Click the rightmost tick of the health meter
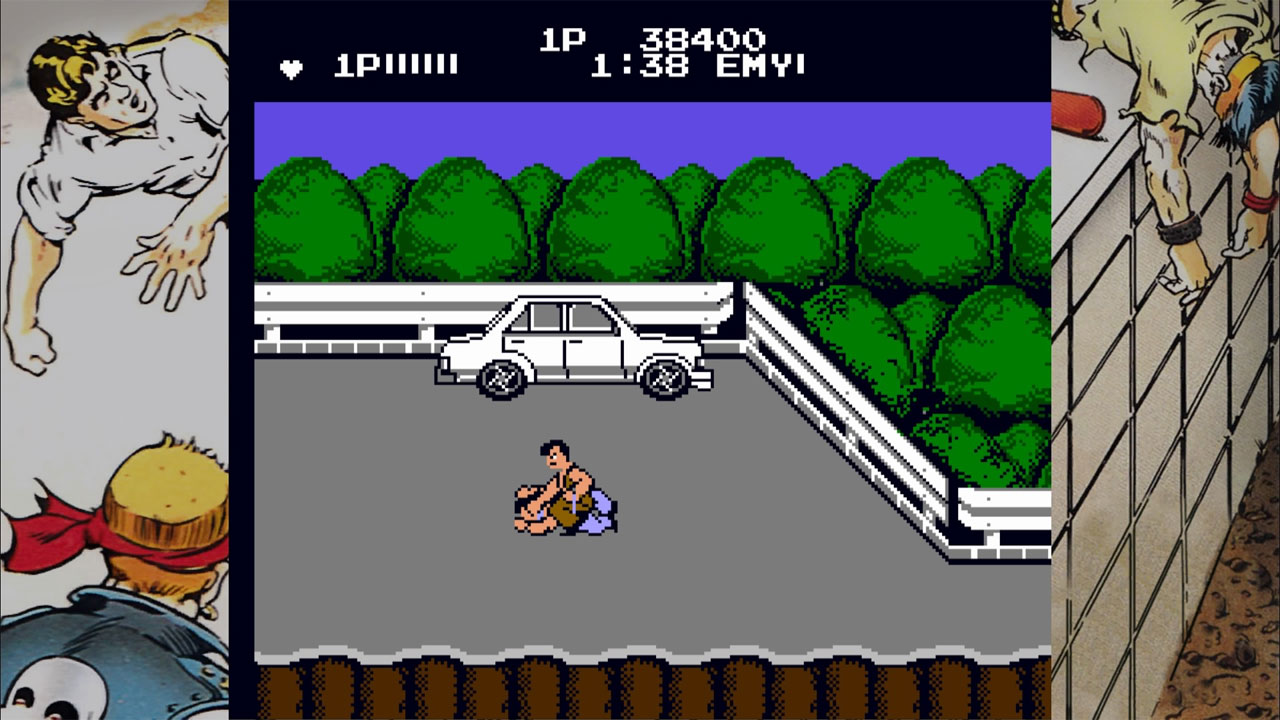Viewport: 1280px width, 720px height. (452, 66)
